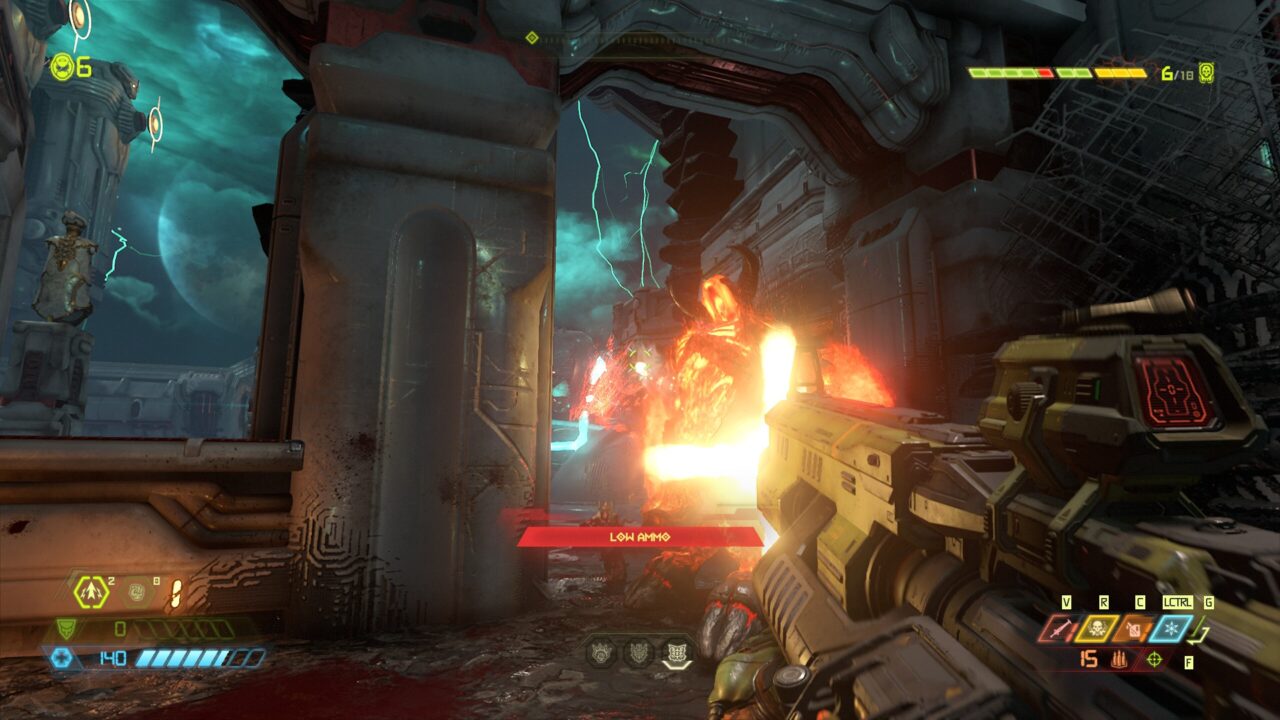This screenshot has width=1280, height=720.
Task: Click the extra lives helmet icon
Action: pyautogui.click(x=62, y=67)
